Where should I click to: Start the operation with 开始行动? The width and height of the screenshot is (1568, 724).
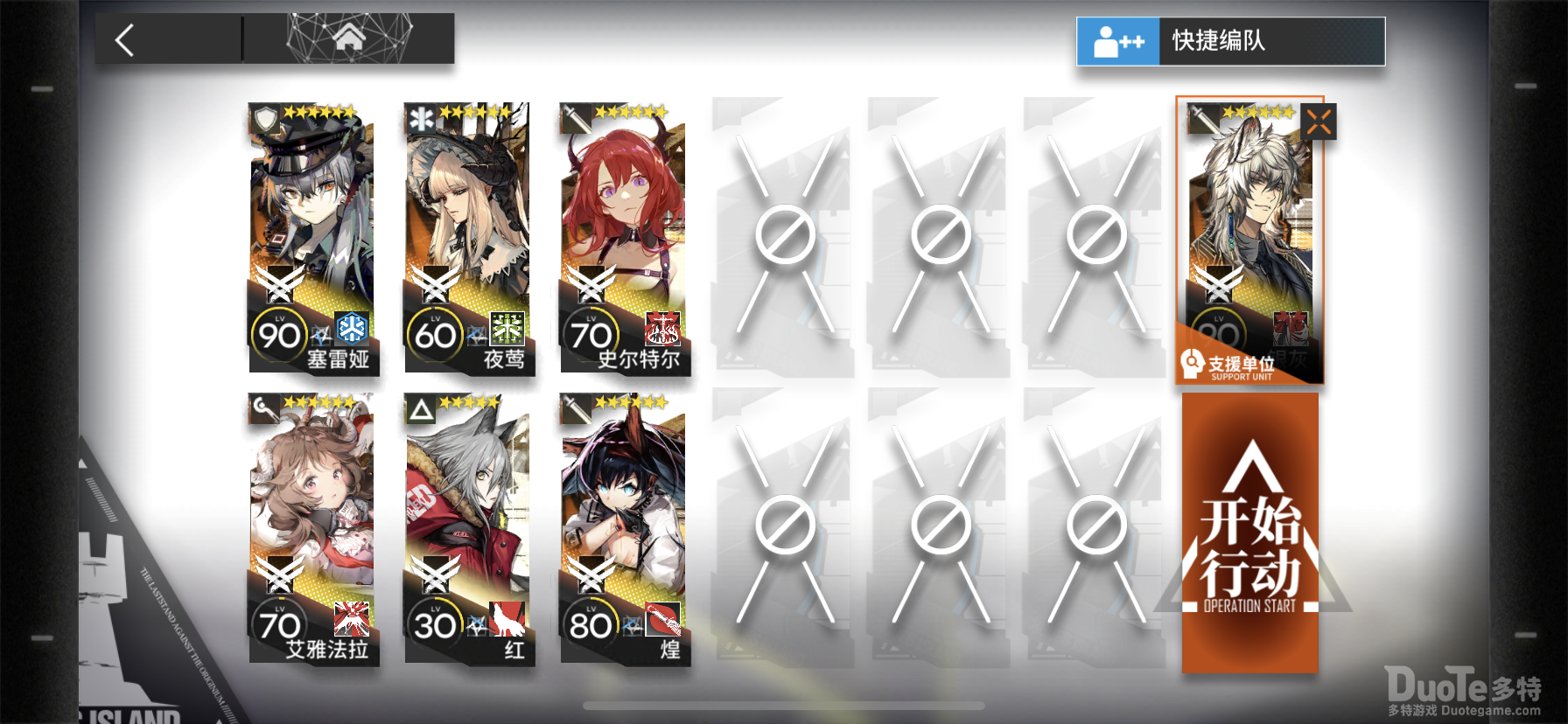coord(1249,533)
